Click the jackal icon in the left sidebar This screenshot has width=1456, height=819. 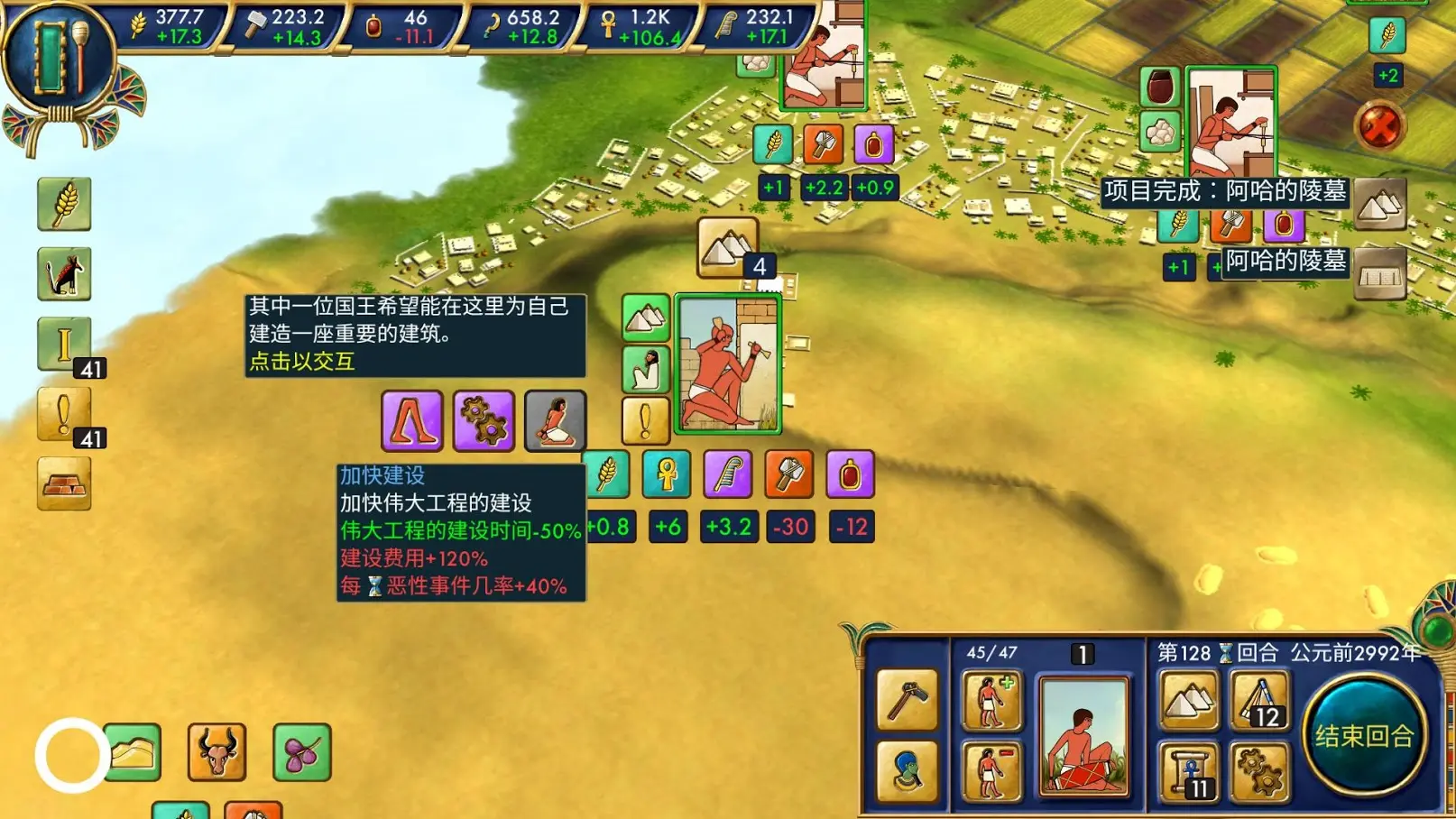(63, 275)
